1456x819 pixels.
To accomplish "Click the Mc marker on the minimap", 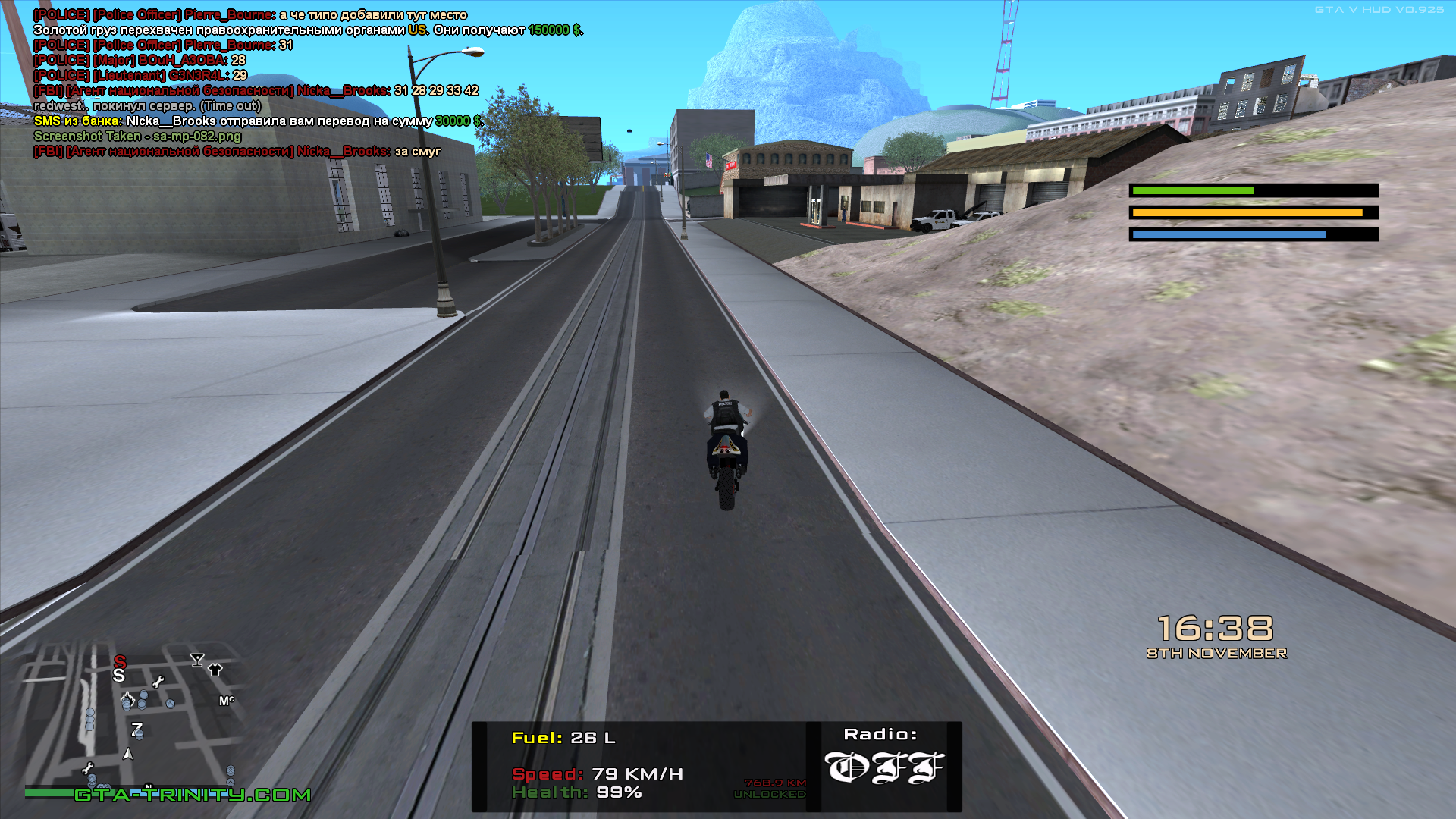I will [227, 701].
